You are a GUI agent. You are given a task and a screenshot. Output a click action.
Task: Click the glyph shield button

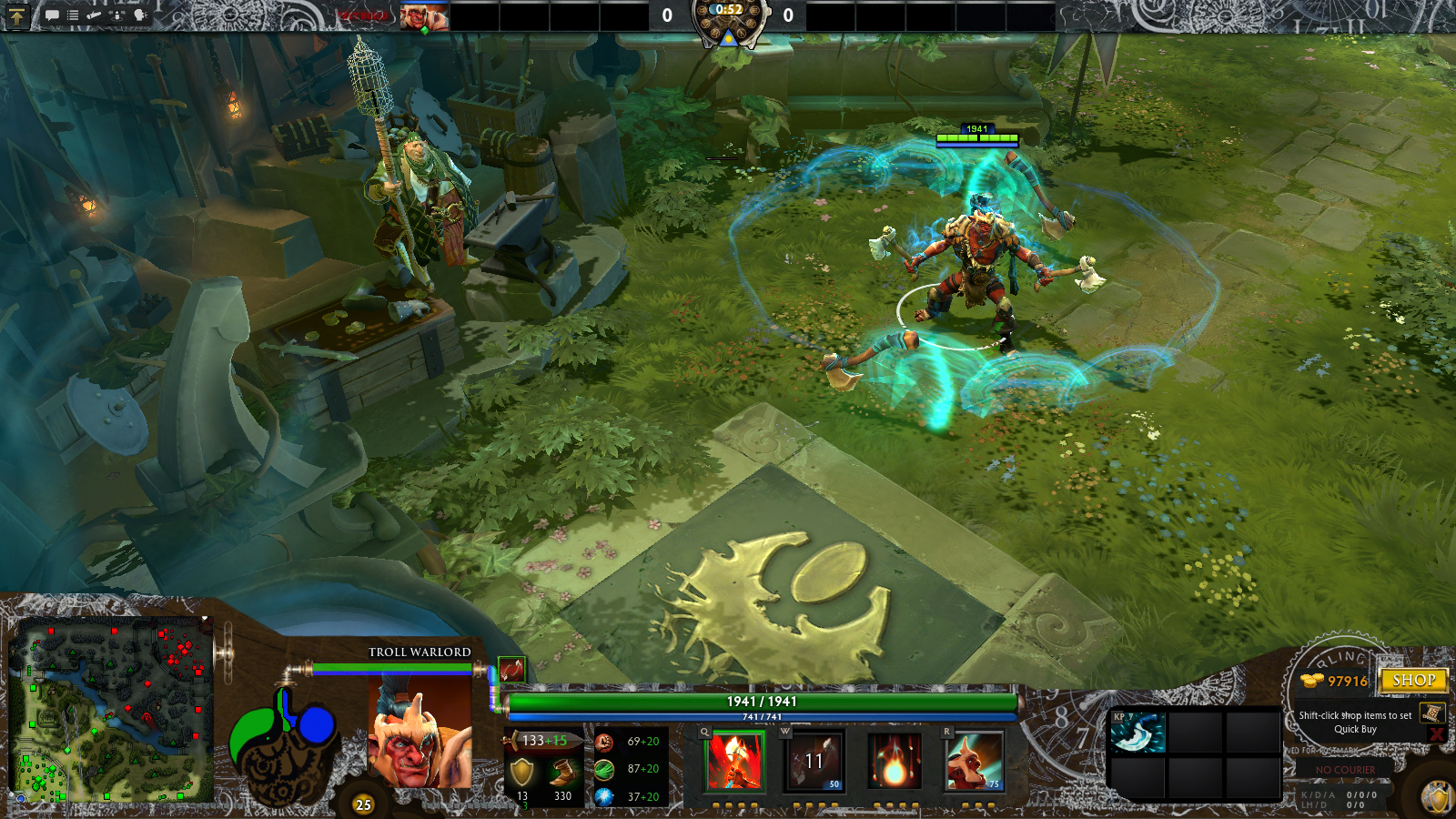[1438, 798]
